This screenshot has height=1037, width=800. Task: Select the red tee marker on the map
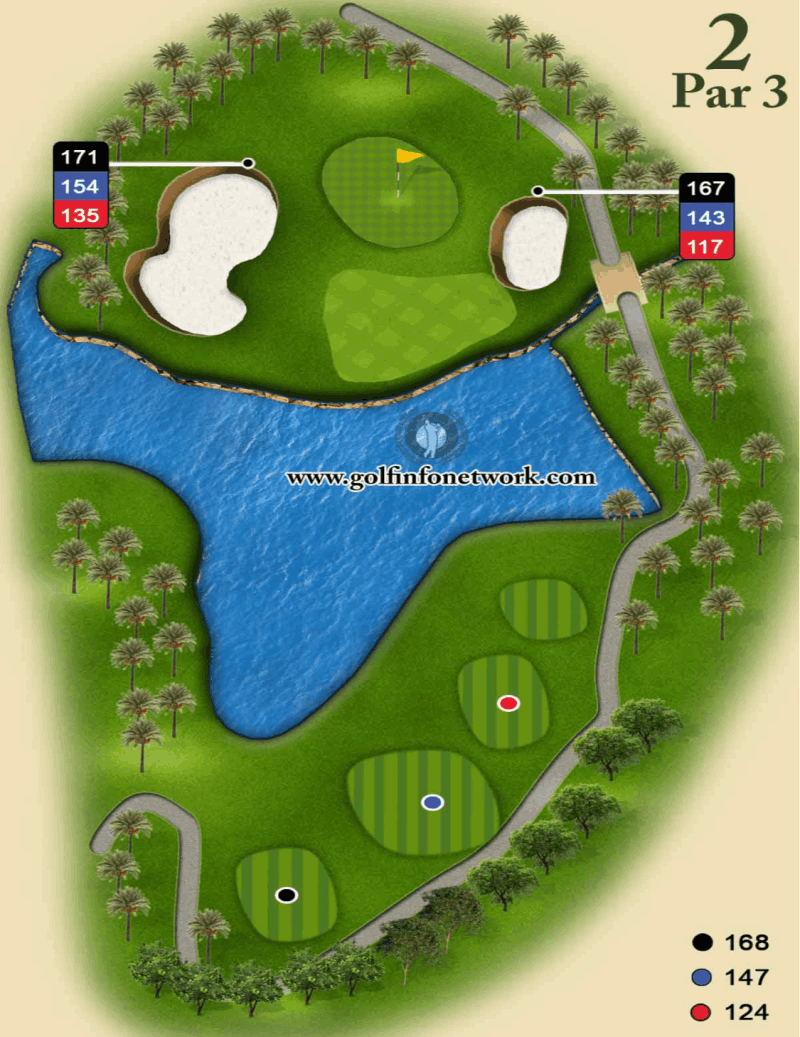tap(509, 704)
